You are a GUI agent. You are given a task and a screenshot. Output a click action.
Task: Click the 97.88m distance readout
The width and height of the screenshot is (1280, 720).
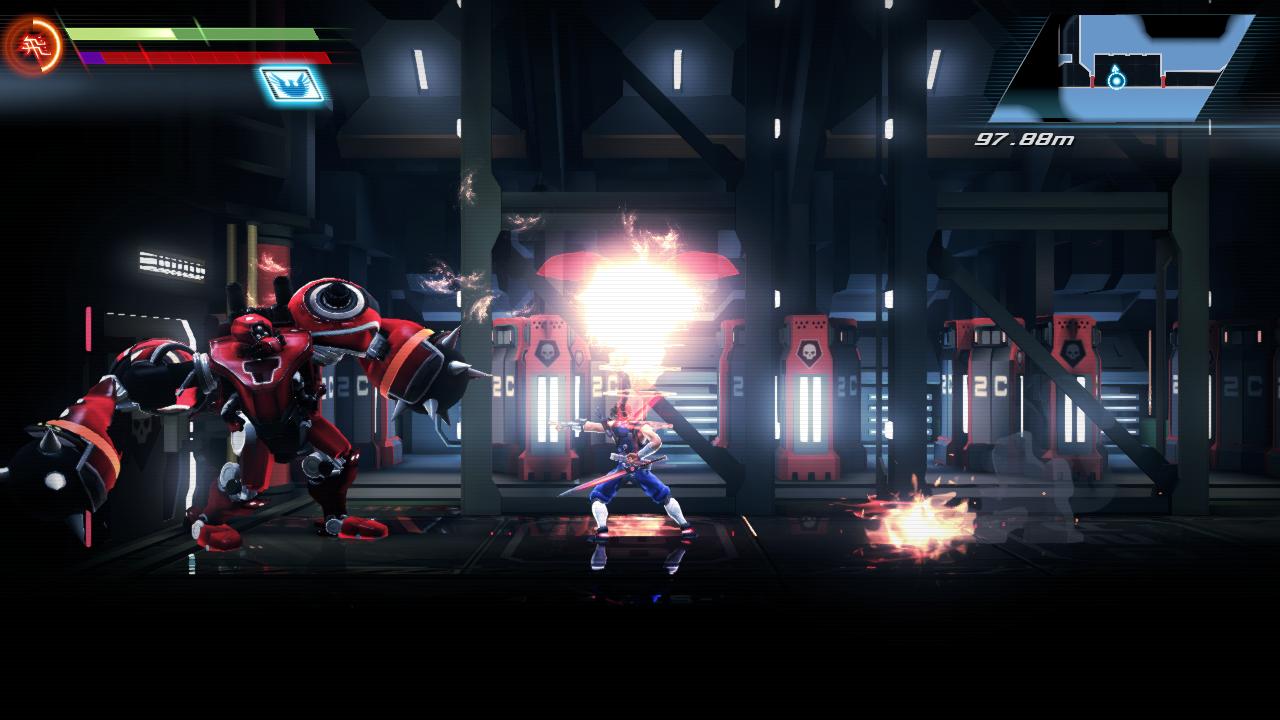[1023, 140]
